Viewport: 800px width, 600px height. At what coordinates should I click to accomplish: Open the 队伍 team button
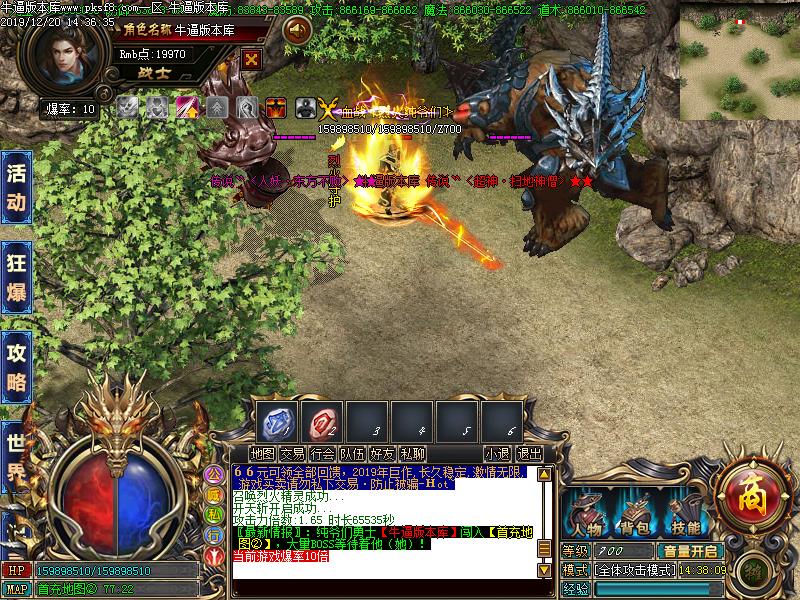(352, 454)
